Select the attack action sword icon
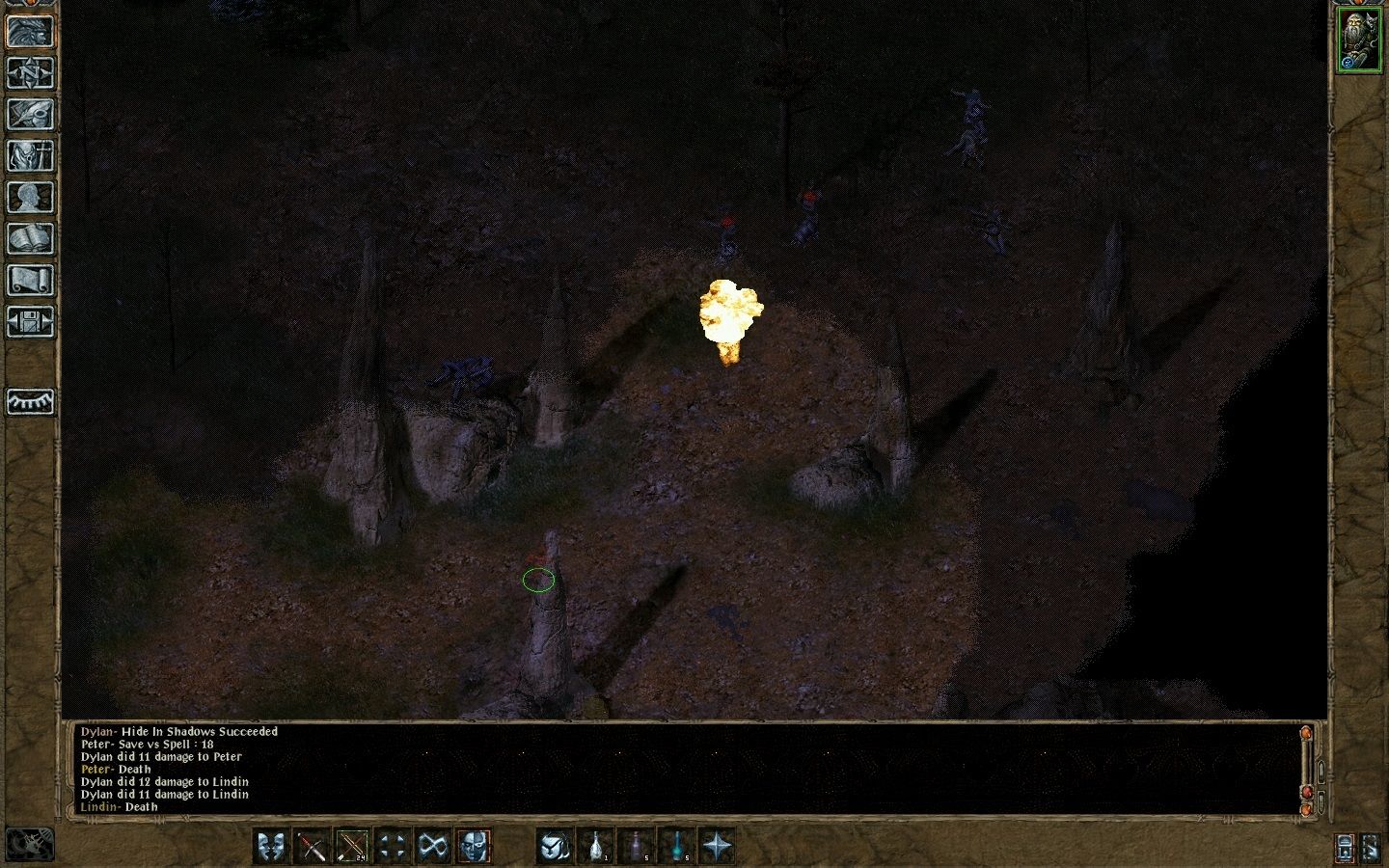The height and width of the screenshot is (868, 1389). point(312,847)
